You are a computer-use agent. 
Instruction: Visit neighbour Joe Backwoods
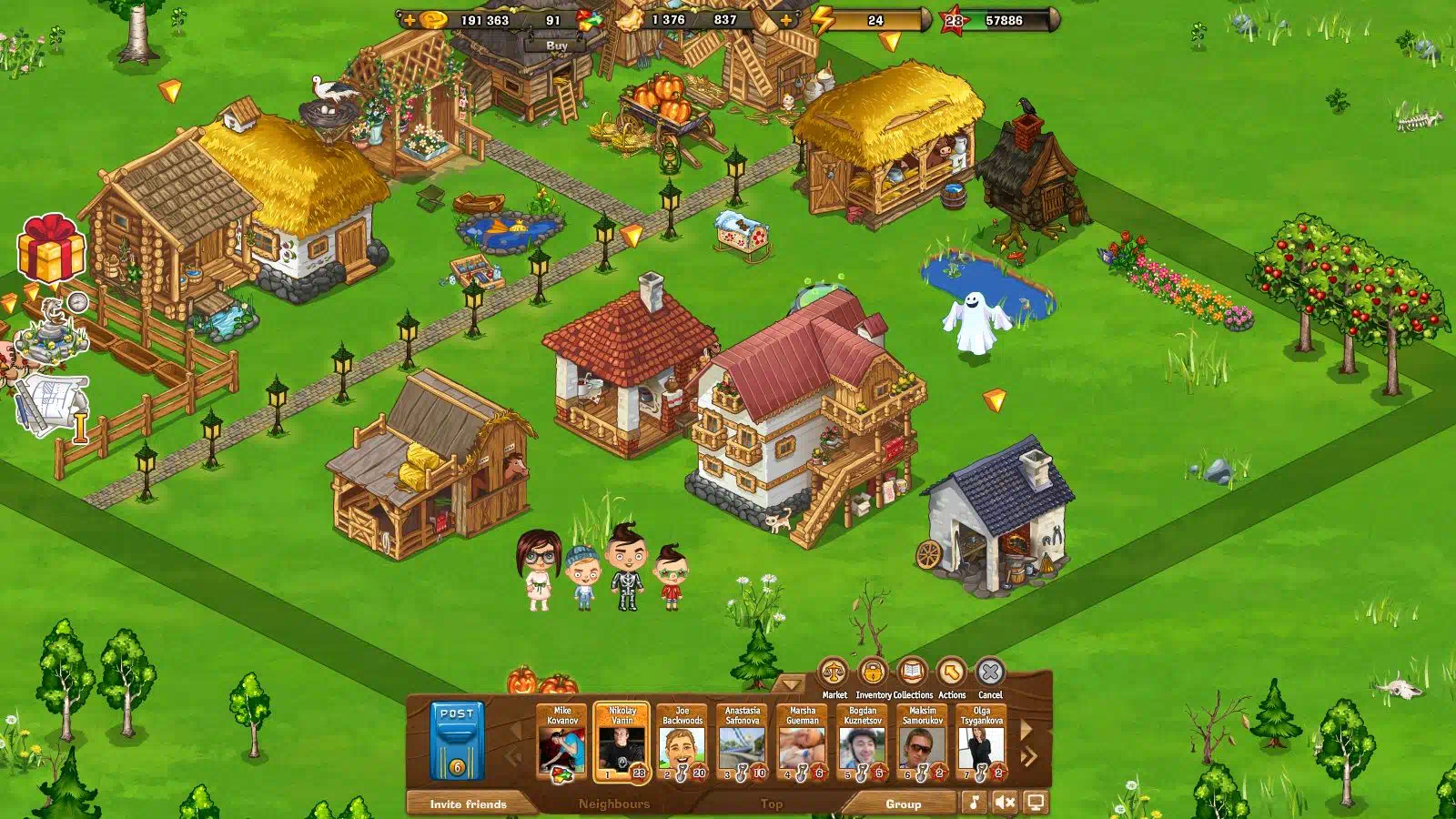[x=682, y=743]
